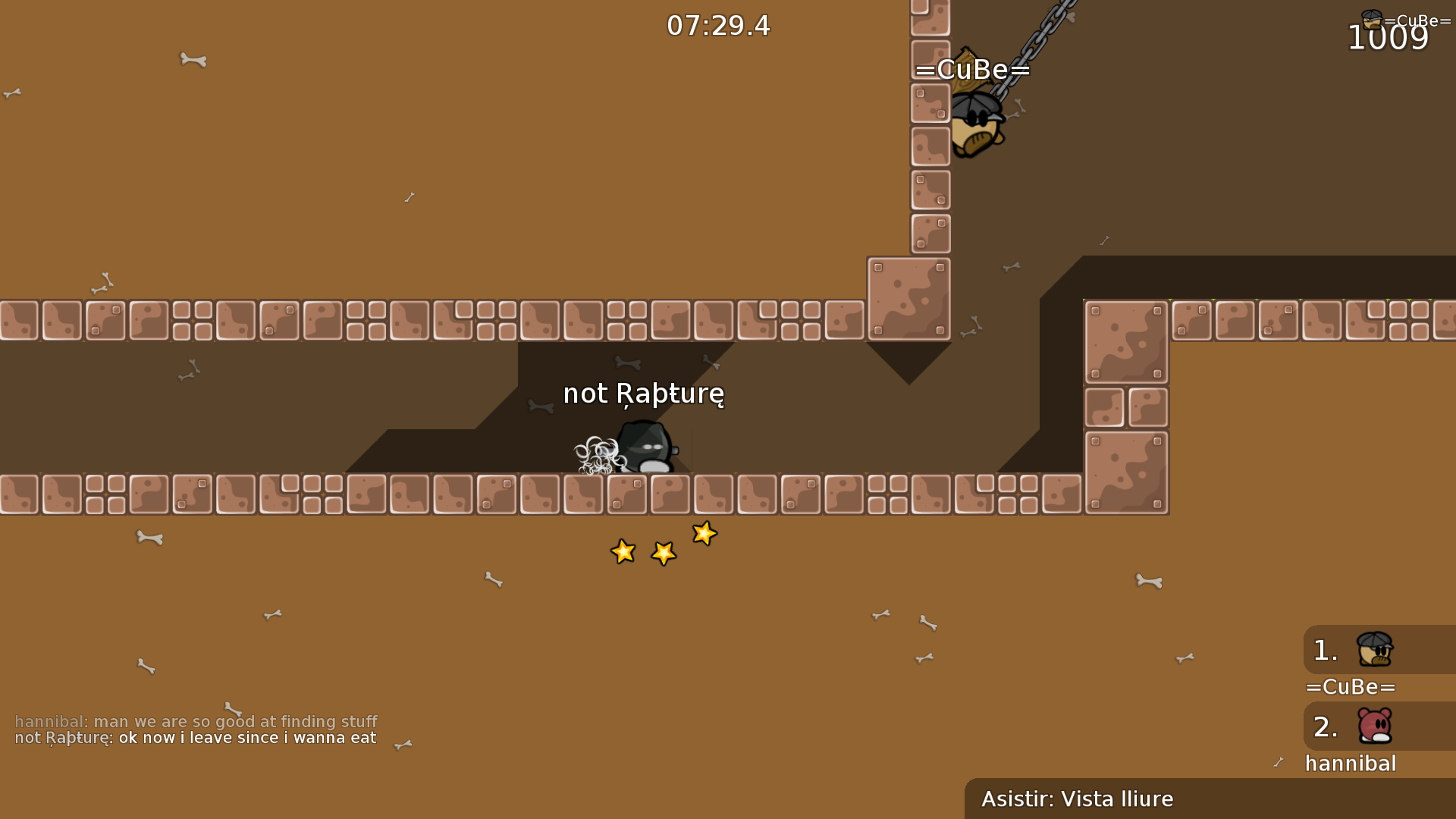This screenshot has width=1456, height=819.
Task: Click the tilted middle star pickup
Action: click(x=663, y=554)
